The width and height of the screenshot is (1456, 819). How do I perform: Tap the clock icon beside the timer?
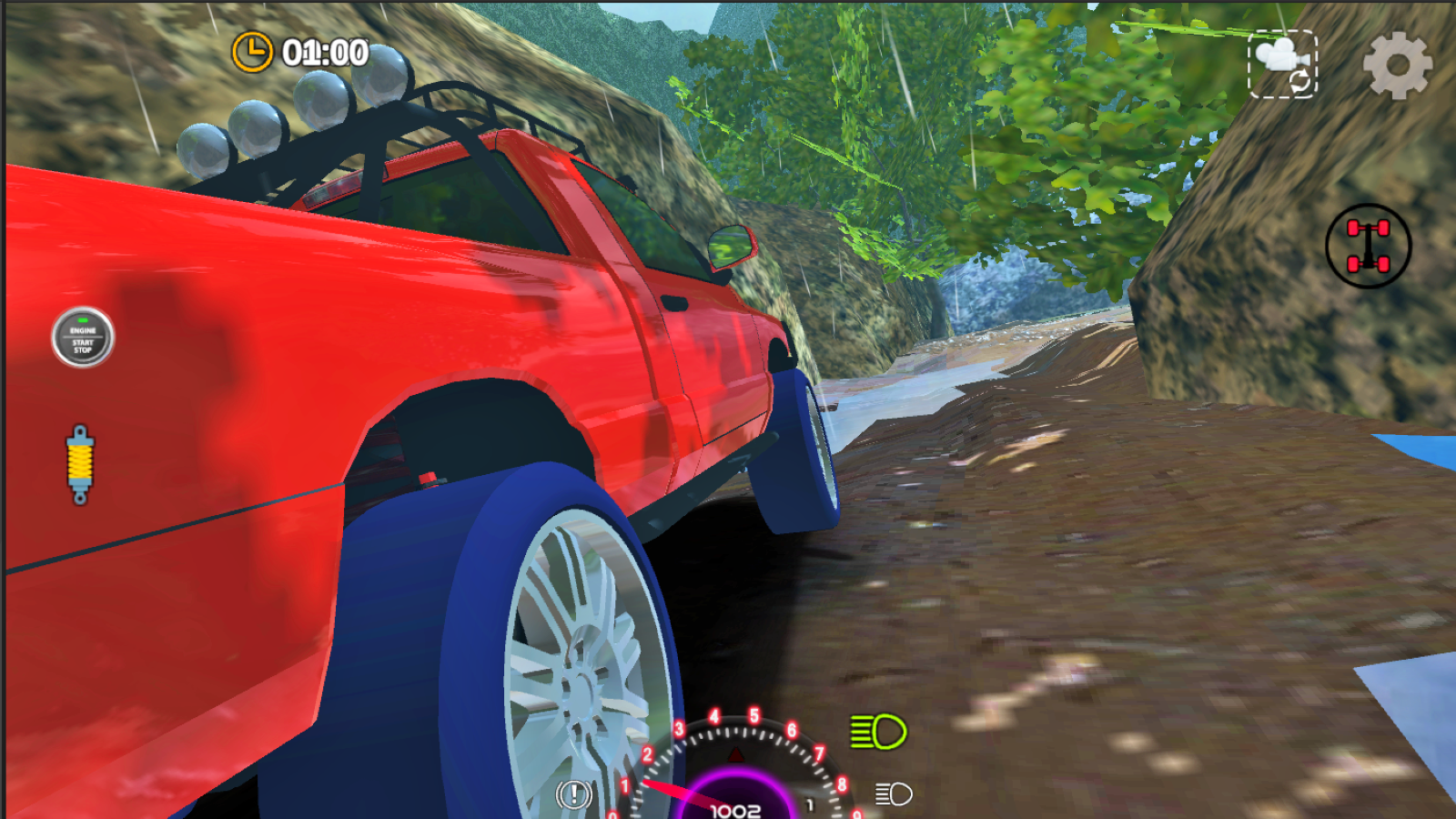click(x=250, y=52)
